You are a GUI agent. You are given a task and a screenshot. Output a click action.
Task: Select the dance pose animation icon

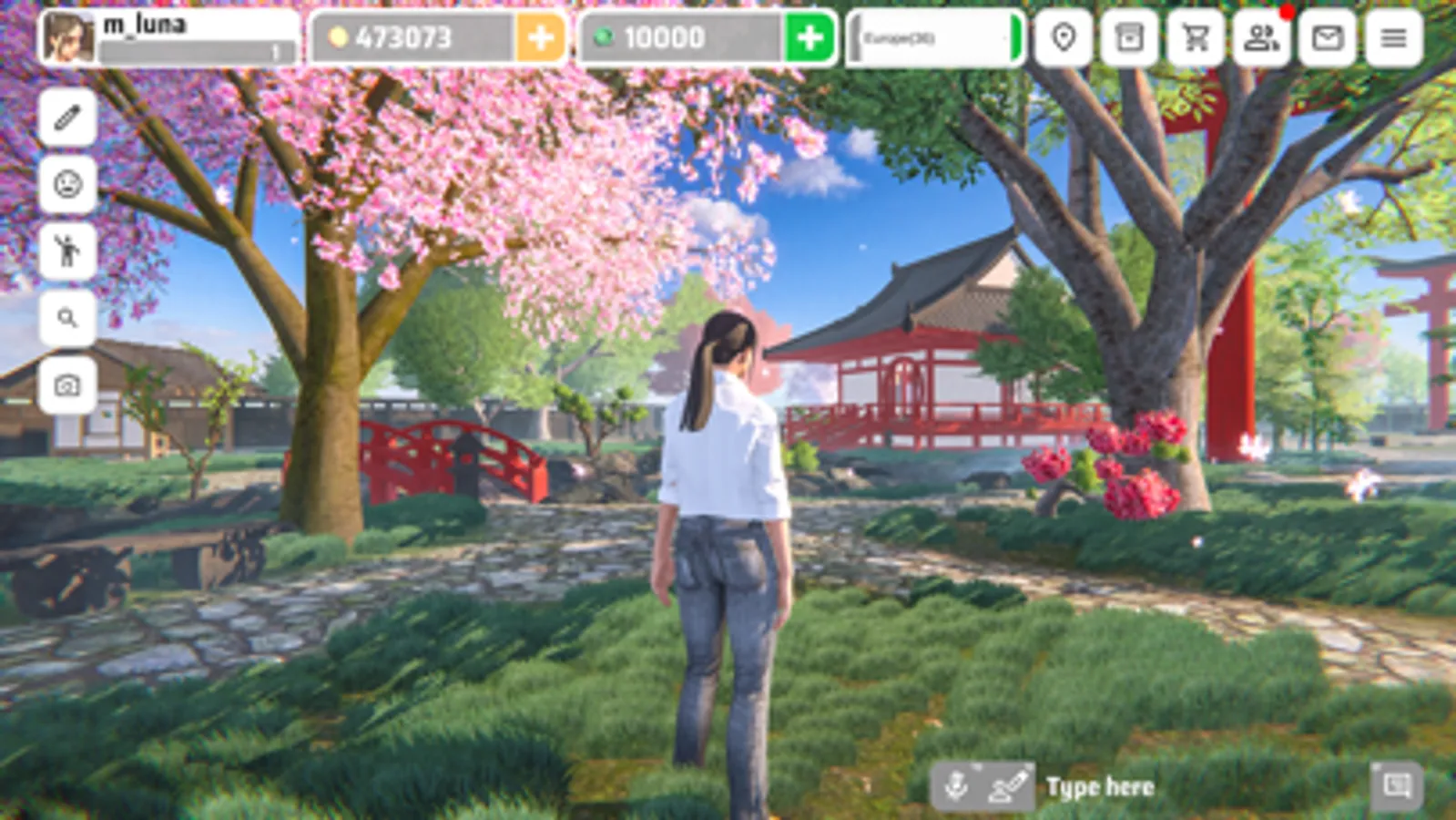point(68,250)
